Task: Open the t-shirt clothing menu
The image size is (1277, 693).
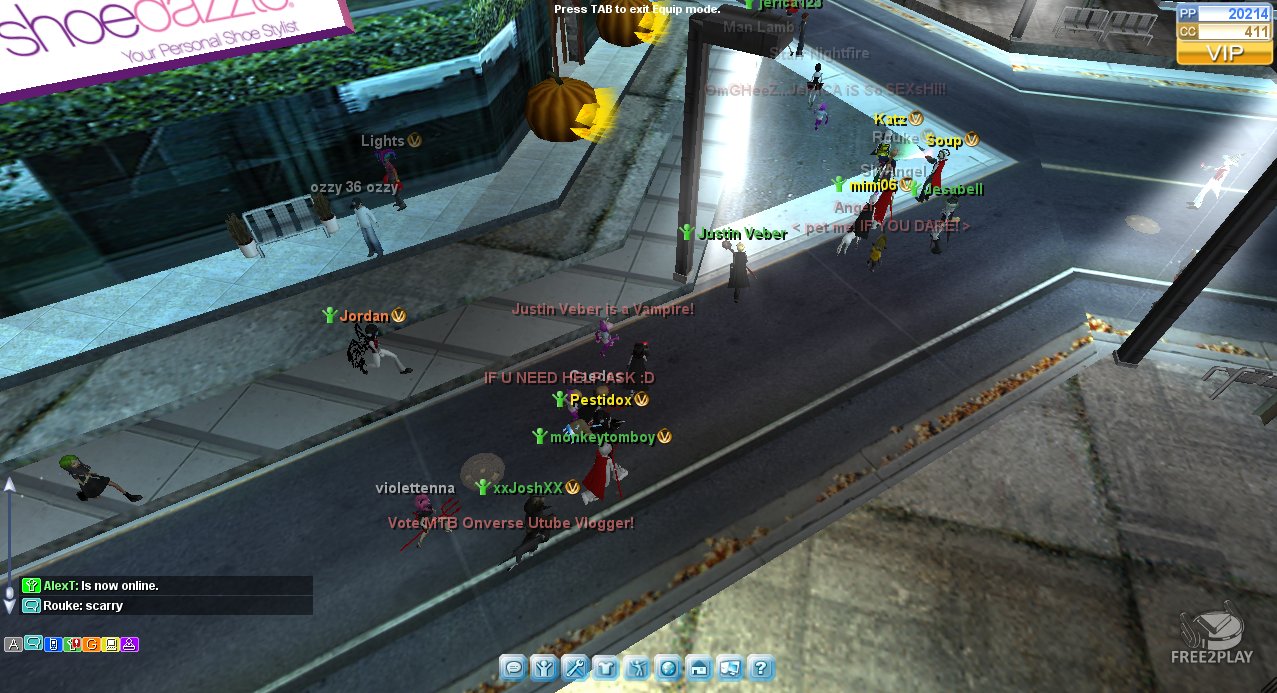Action: [x=606, y=668]
